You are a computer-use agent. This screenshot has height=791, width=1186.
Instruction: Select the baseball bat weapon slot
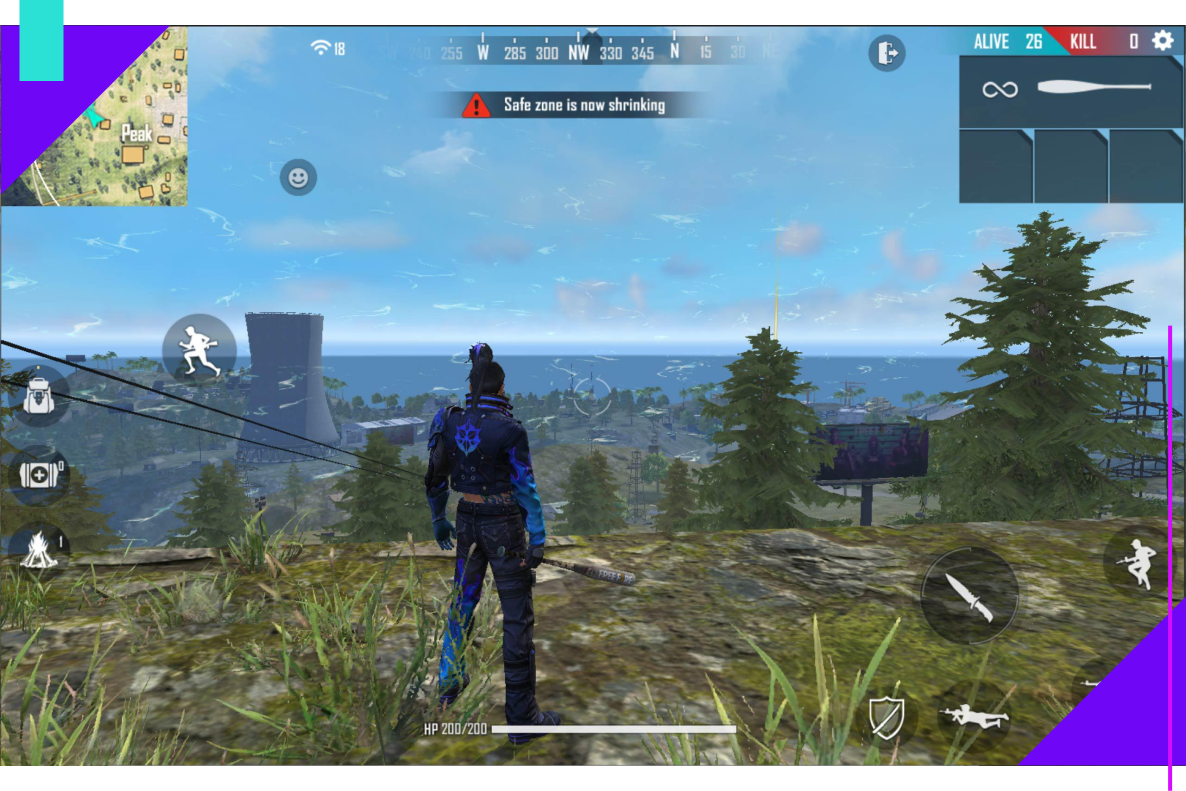(1070, 91)
